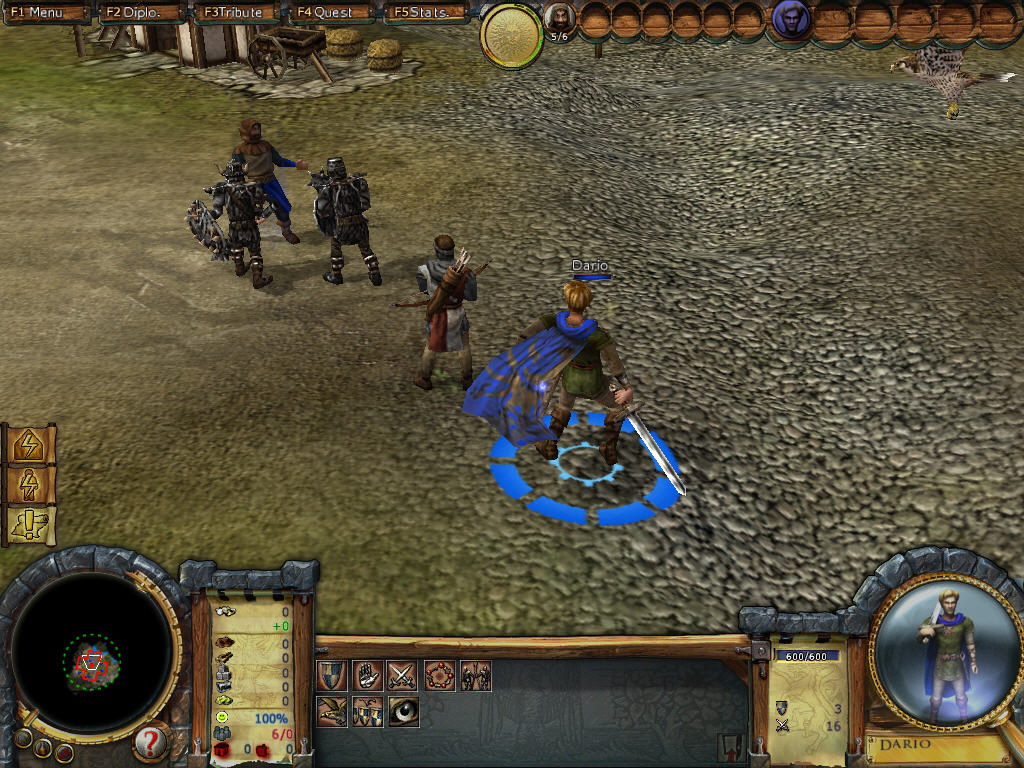Viewport: 1024px width, 768px height.
Task: Use the falcon scout ability
Action: coord(332,711)
